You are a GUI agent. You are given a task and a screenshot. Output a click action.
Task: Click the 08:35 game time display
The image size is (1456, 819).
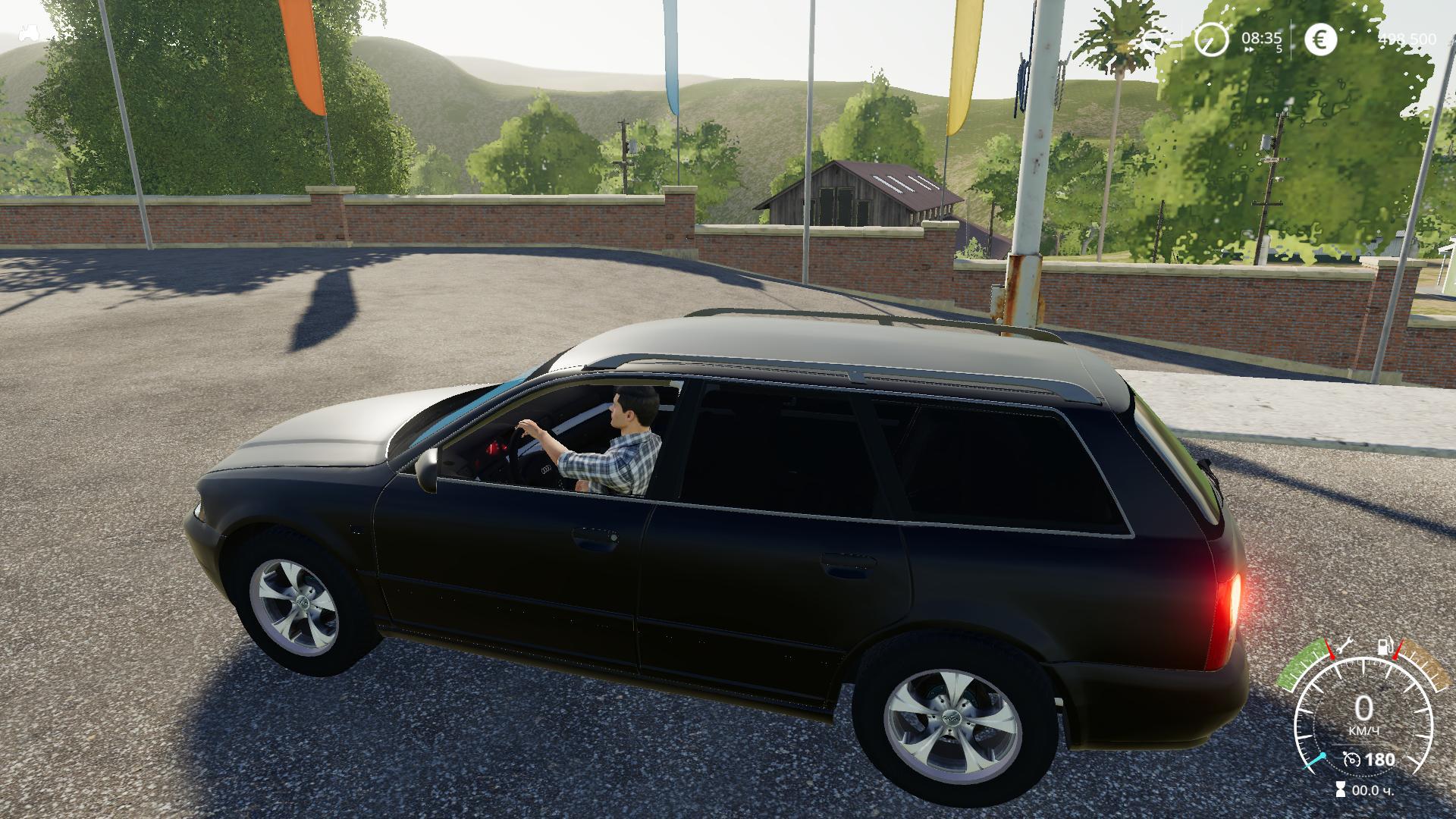(x=1263, y=37)
